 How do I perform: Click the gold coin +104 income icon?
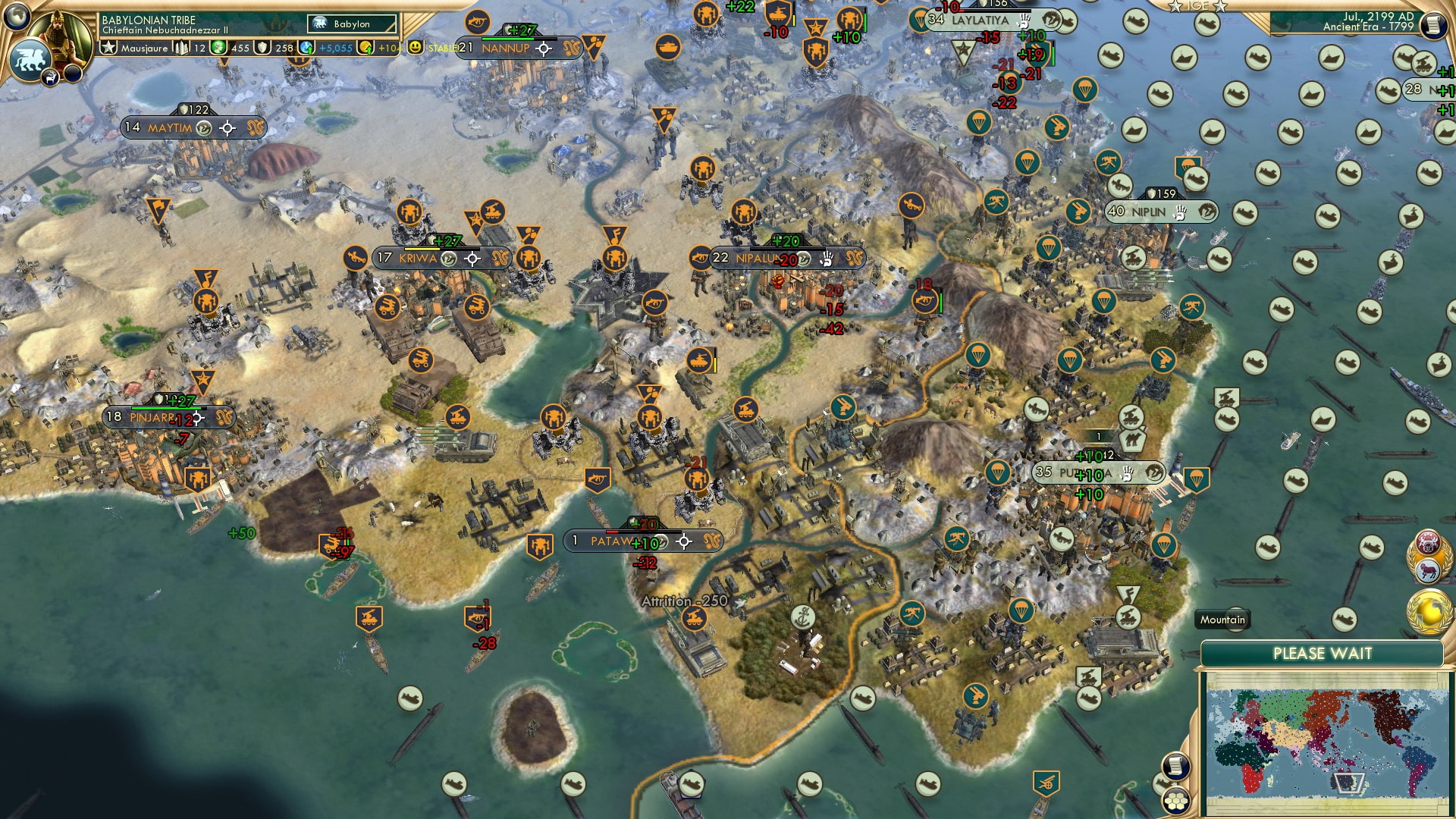click(365, 47)
